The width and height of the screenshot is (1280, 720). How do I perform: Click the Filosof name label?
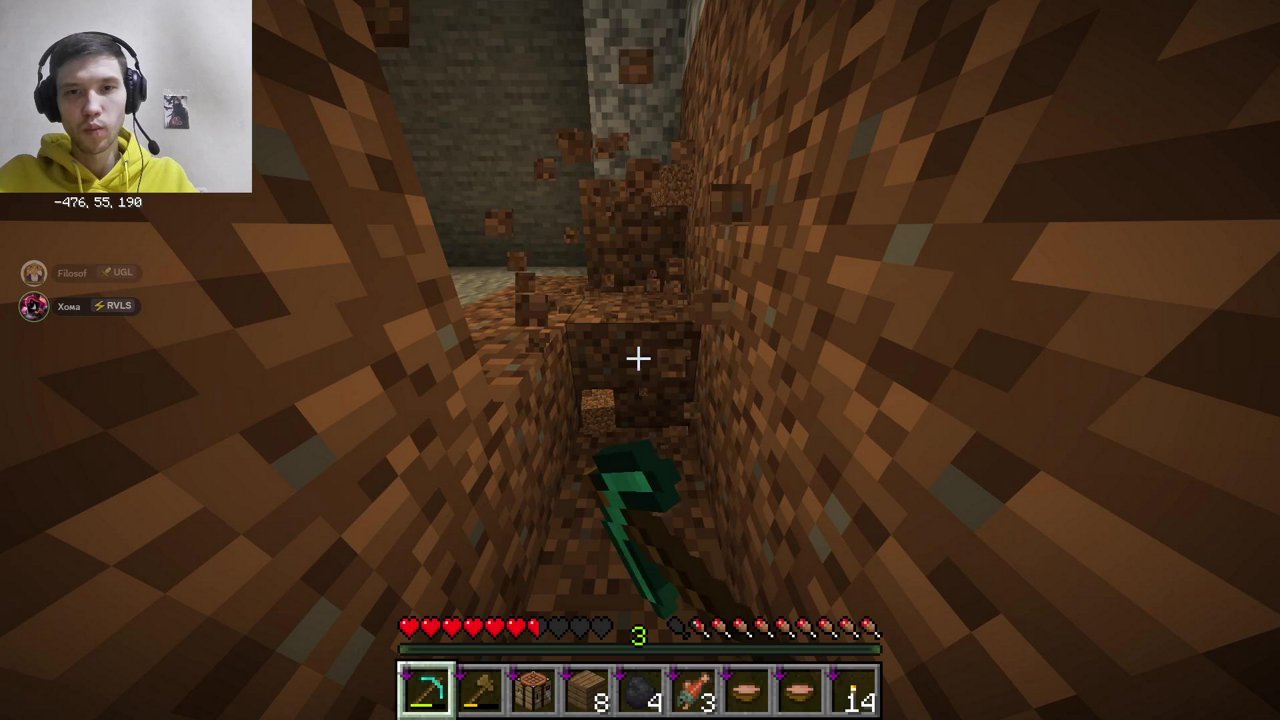pos(72,272)
